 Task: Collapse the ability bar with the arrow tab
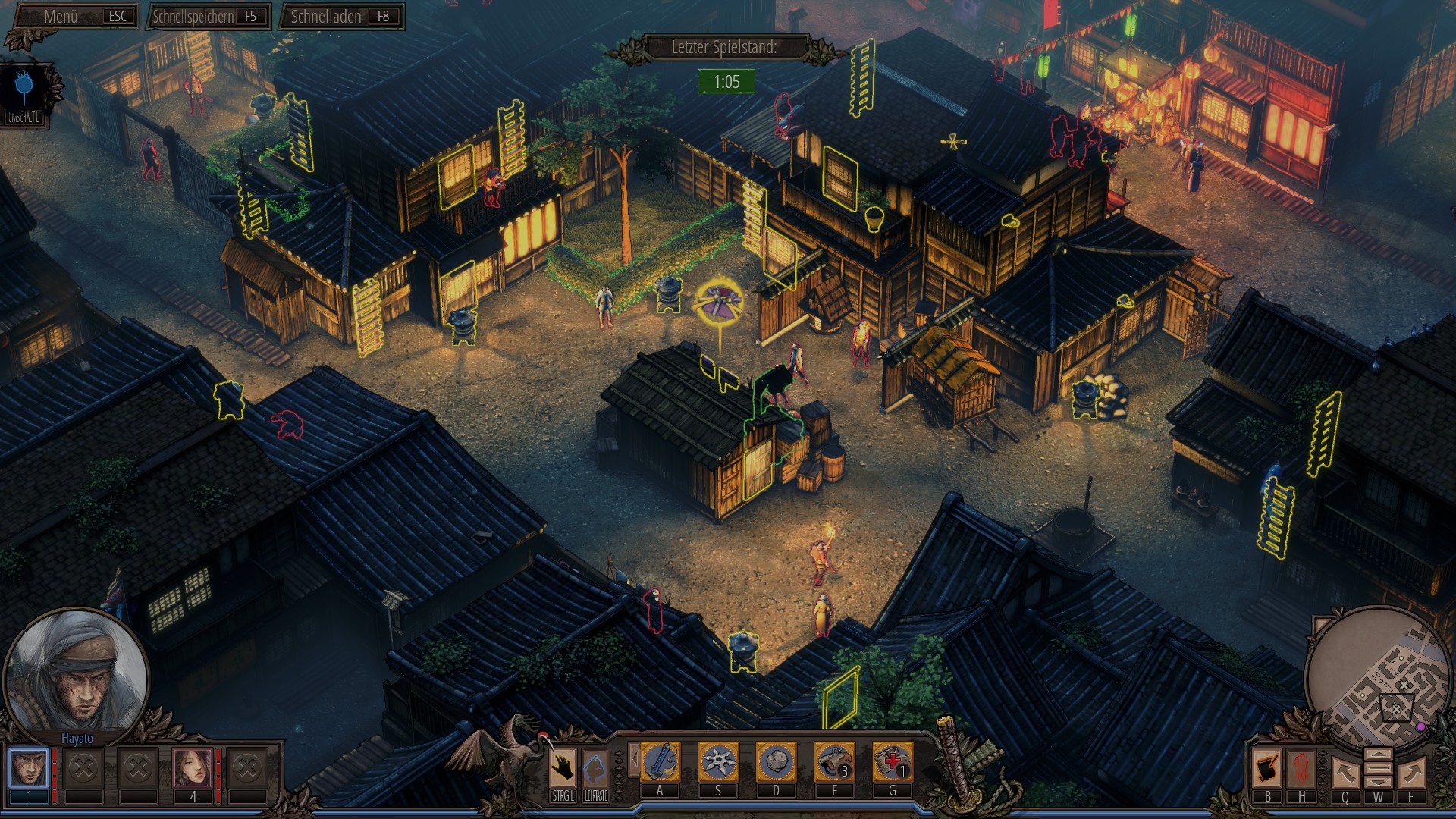[x=634, y=760]
